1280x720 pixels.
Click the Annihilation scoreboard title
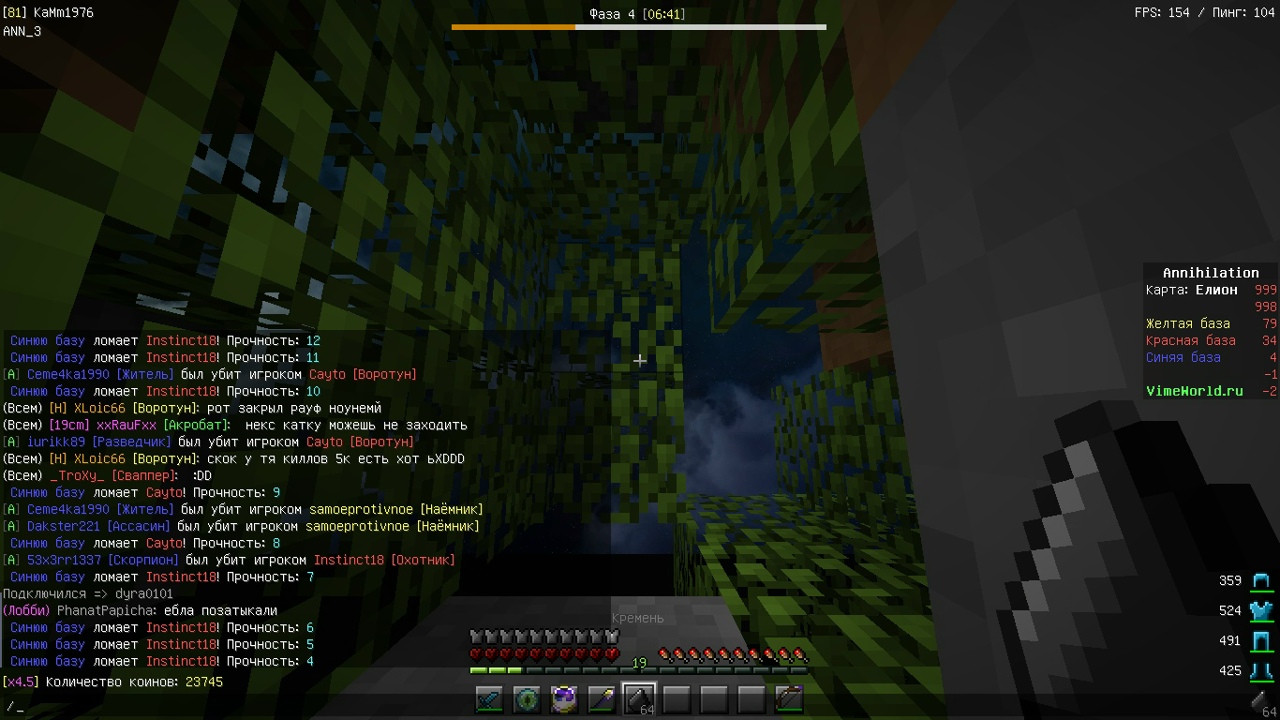tap(1210, 272)
